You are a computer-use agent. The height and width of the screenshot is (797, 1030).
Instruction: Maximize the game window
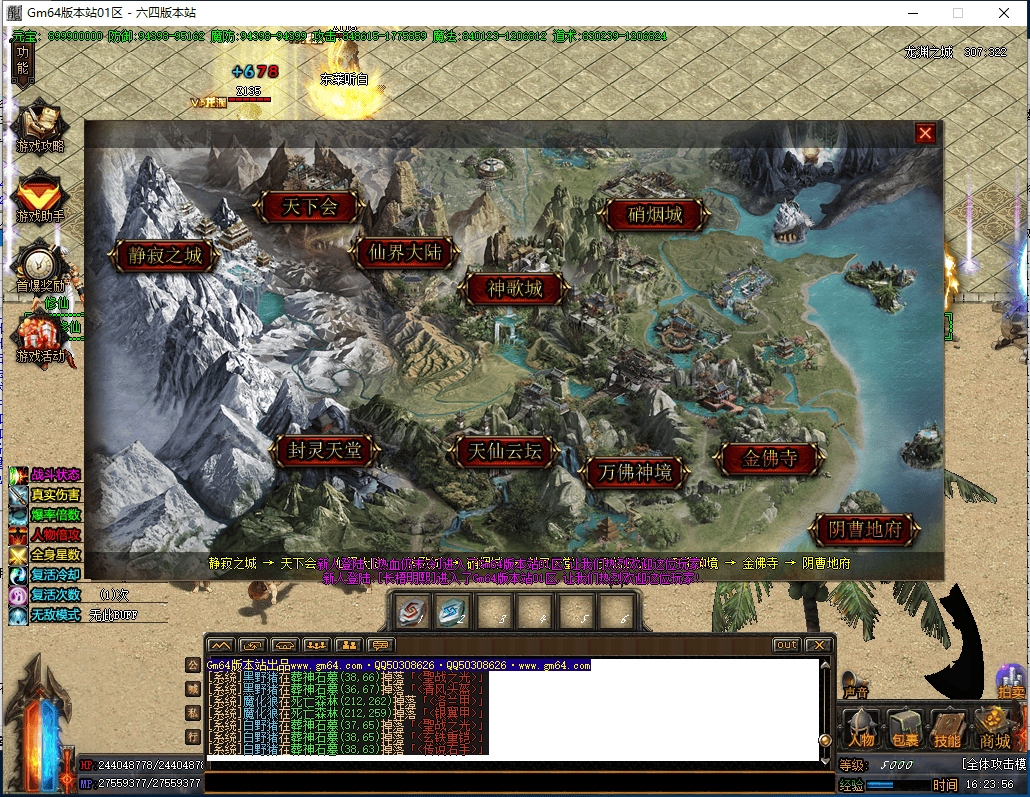tap(958, 14)
